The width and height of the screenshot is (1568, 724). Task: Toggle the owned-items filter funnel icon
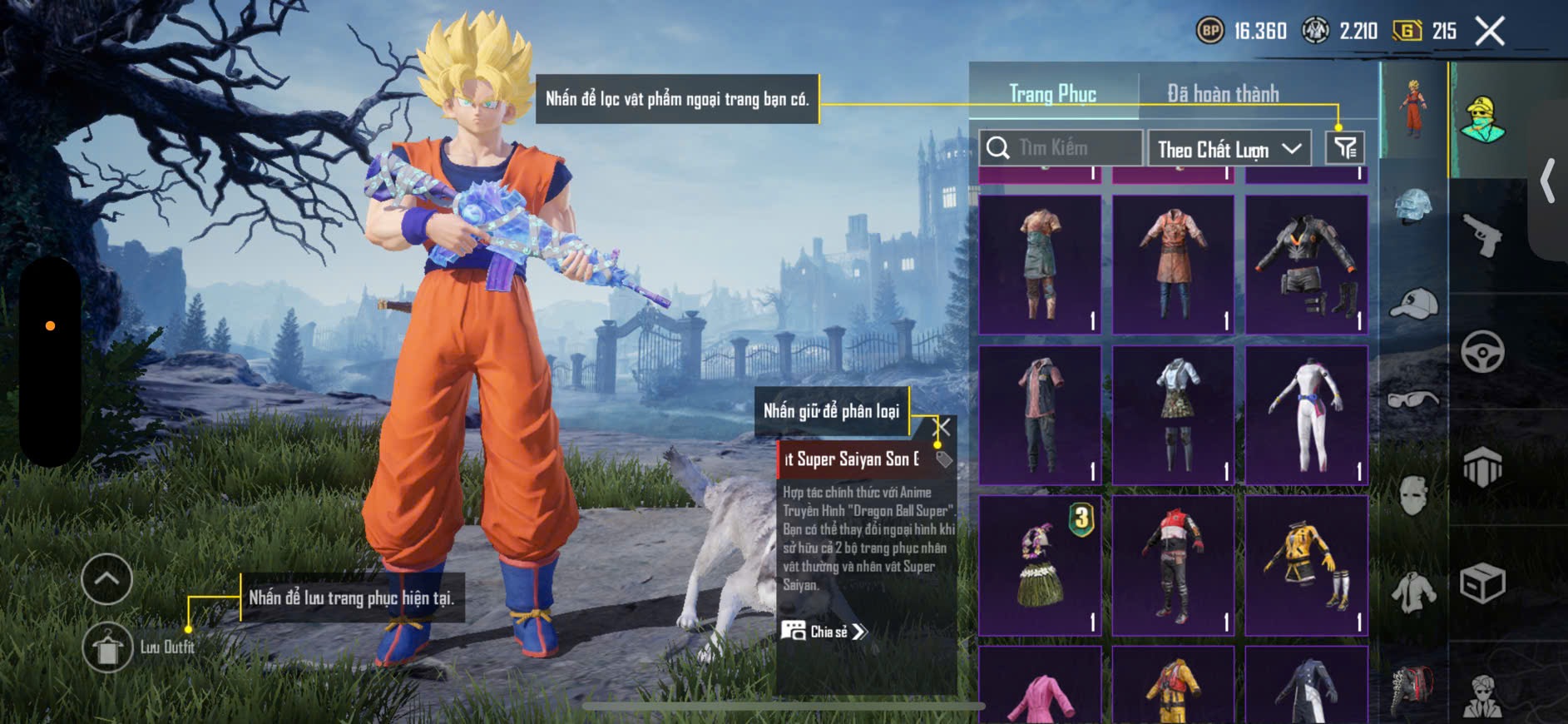coord(1344,149)
